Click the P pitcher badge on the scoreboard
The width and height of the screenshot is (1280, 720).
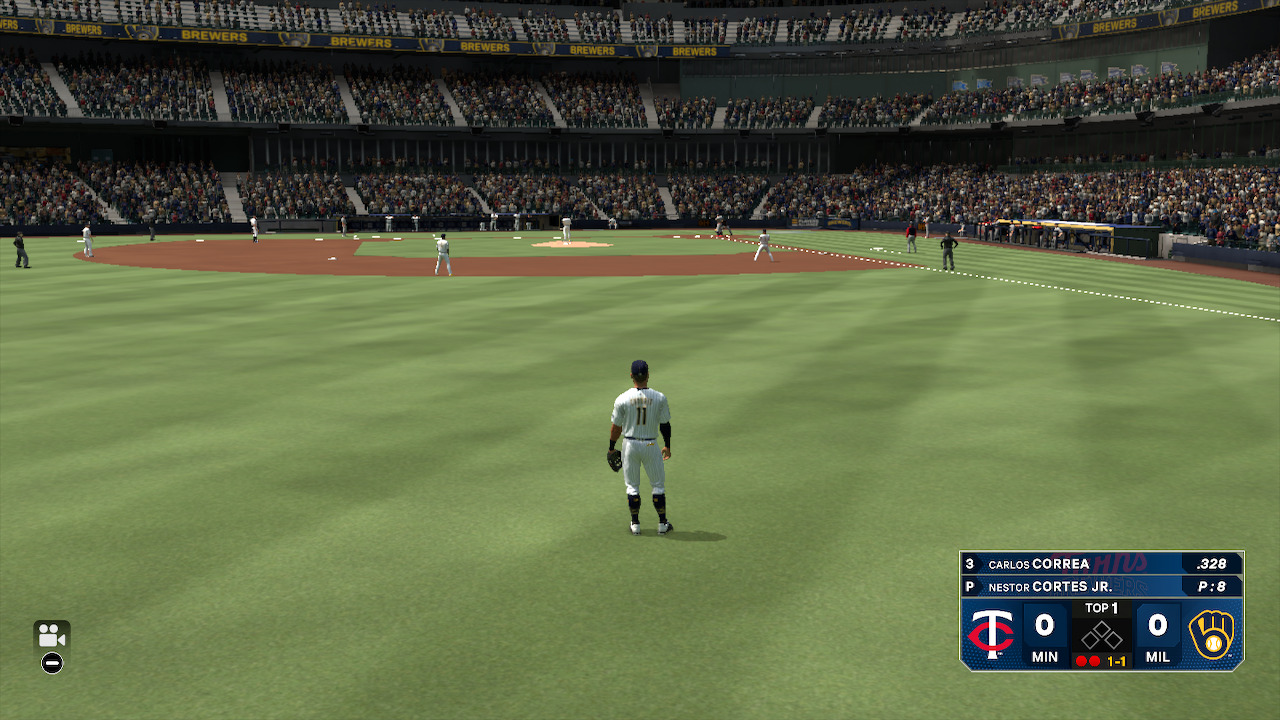tap(970, 586)
